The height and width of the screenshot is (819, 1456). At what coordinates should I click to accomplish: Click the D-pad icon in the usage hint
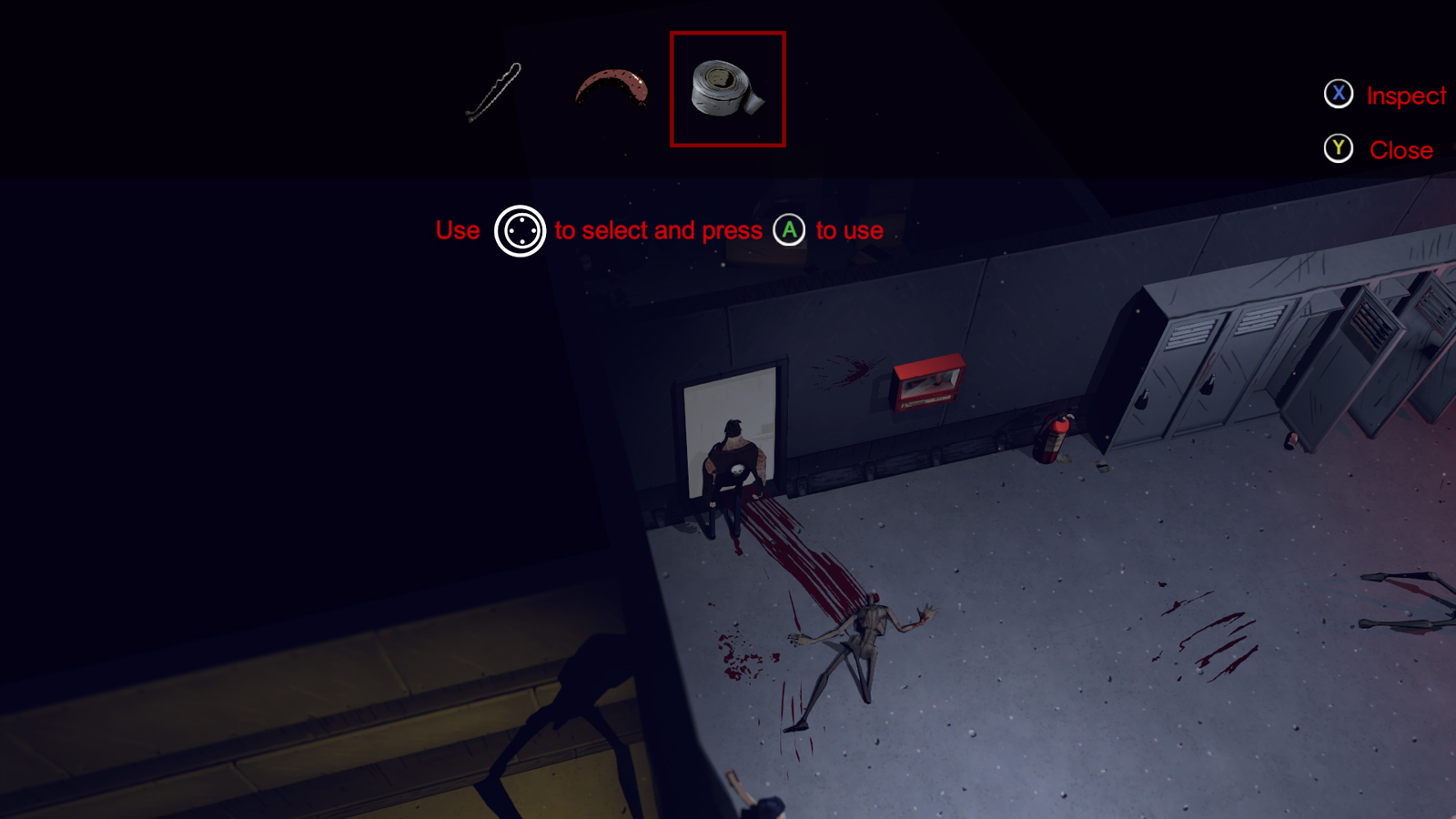(519, 232)
